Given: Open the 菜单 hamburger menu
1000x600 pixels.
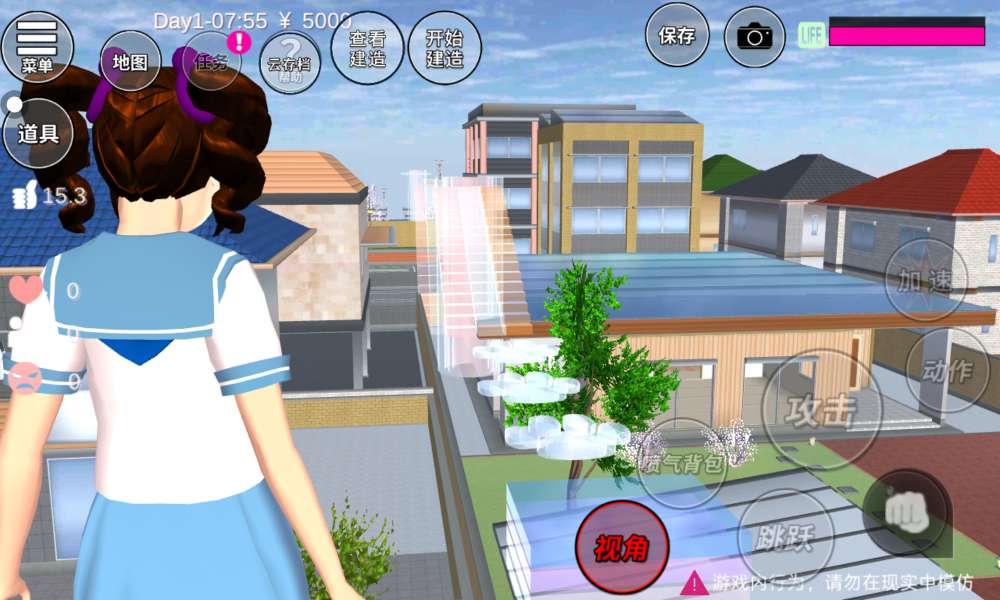Looking at the screenshot, I should (x=37, y=47).
